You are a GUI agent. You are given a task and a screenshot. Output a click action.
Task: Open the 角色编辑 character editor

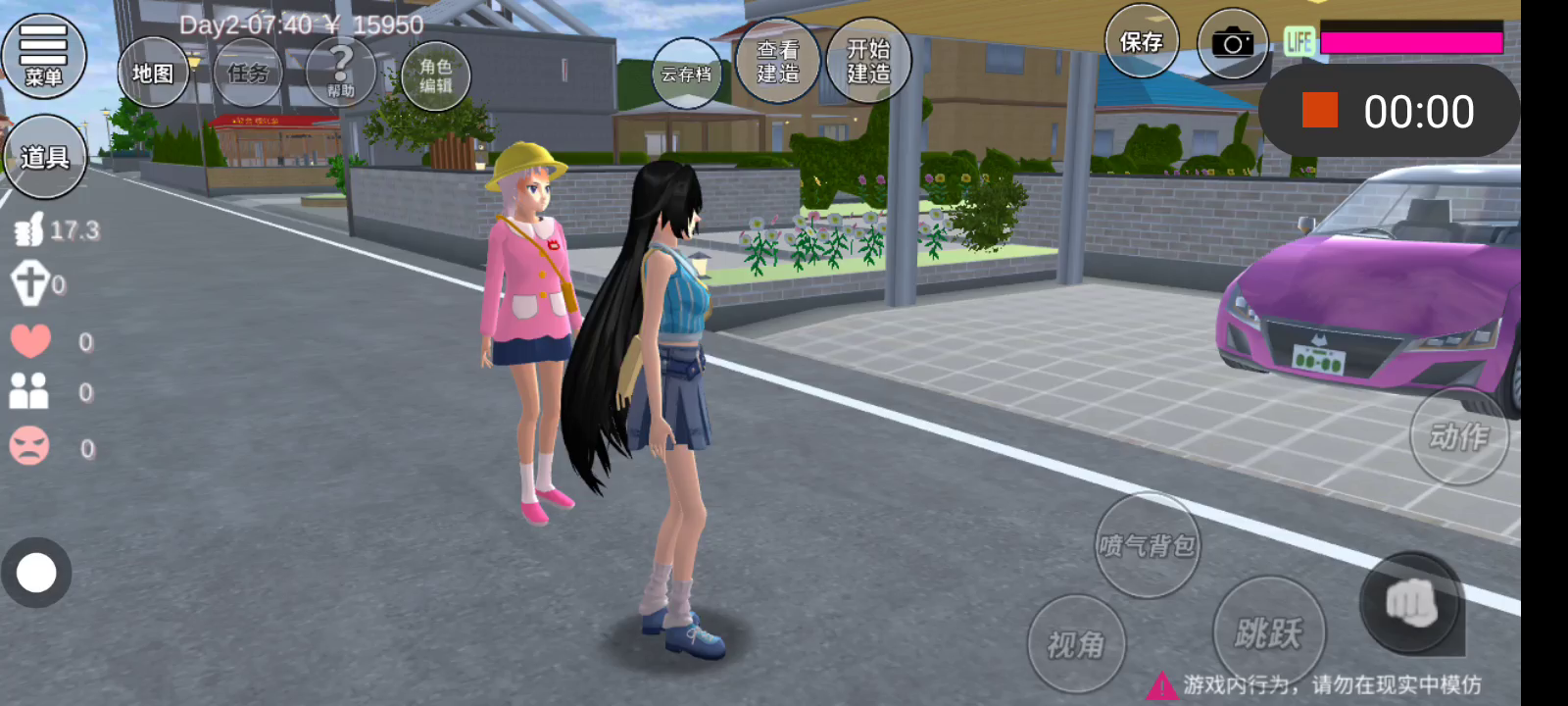click(435, 76)
